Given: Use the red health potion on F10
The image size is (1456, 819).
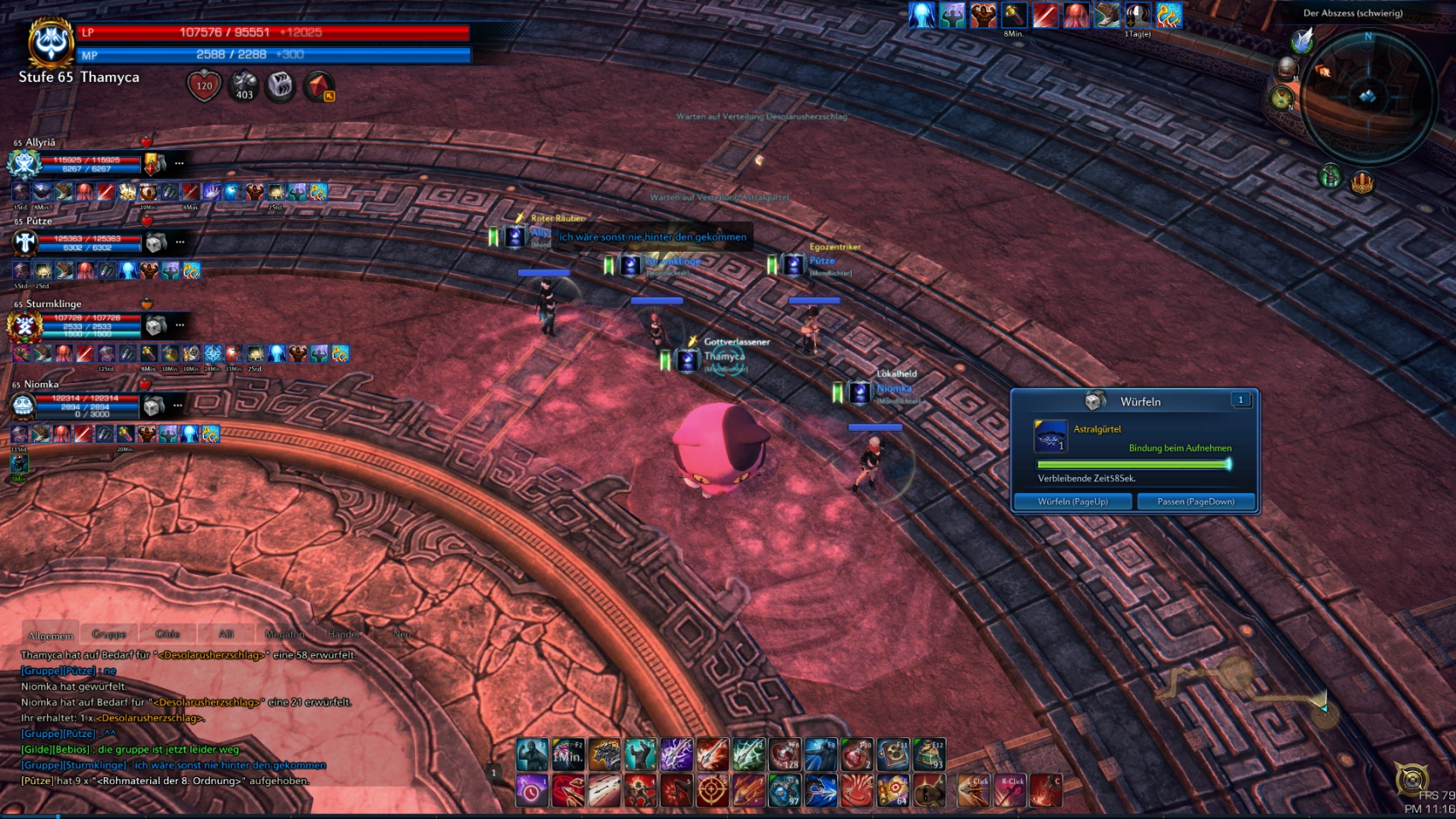Looking at the screenshot, I should pos(857,754).
